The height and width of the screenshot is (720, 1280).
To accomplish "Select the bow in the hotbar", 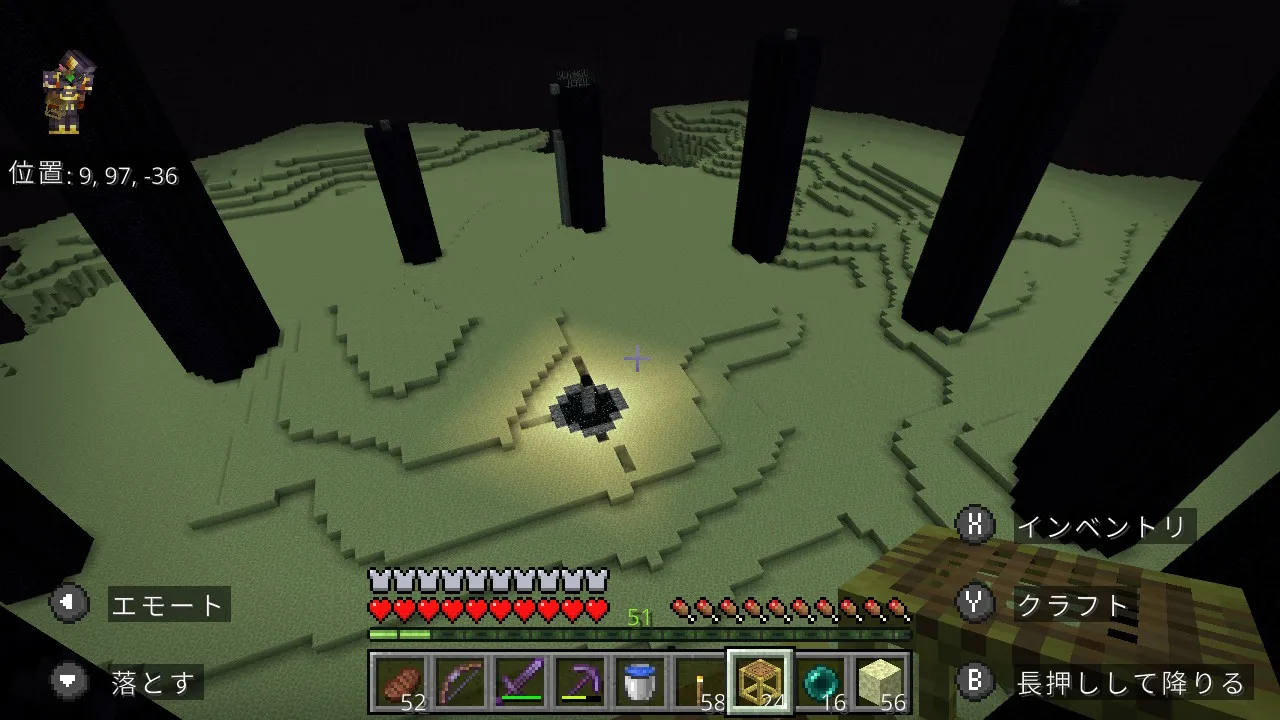I will click(460, 683).
